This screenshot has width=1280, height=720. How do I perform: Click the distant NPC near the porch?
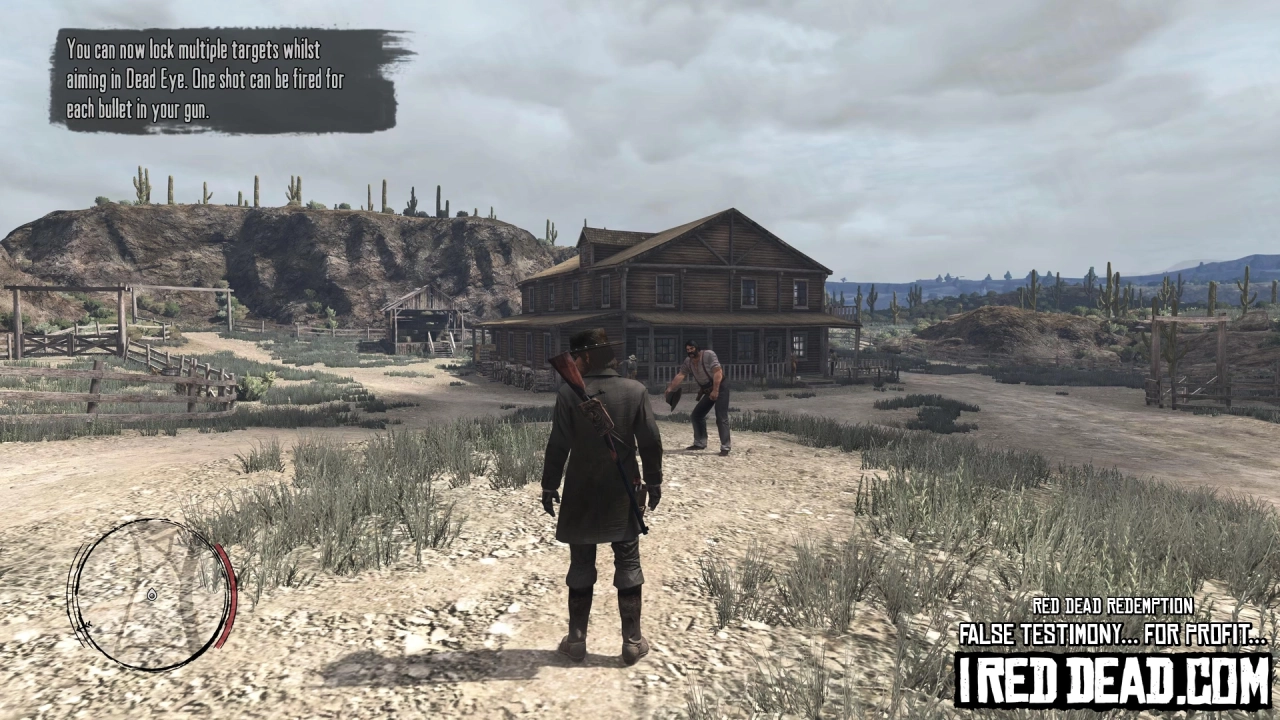(631, 366)
